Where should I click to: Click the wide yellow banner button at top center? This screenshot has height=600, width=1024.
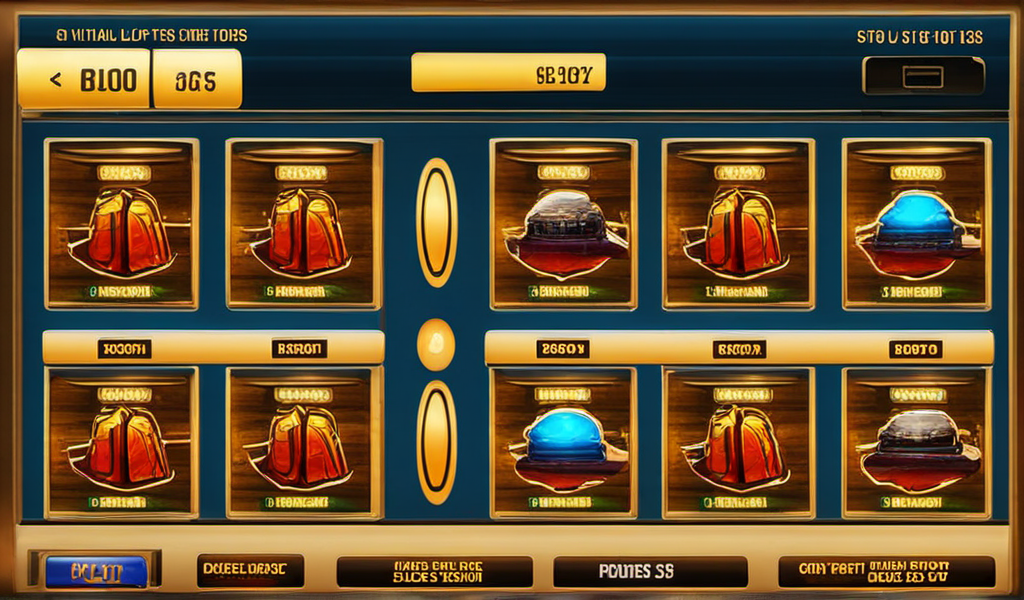point(508,72)
